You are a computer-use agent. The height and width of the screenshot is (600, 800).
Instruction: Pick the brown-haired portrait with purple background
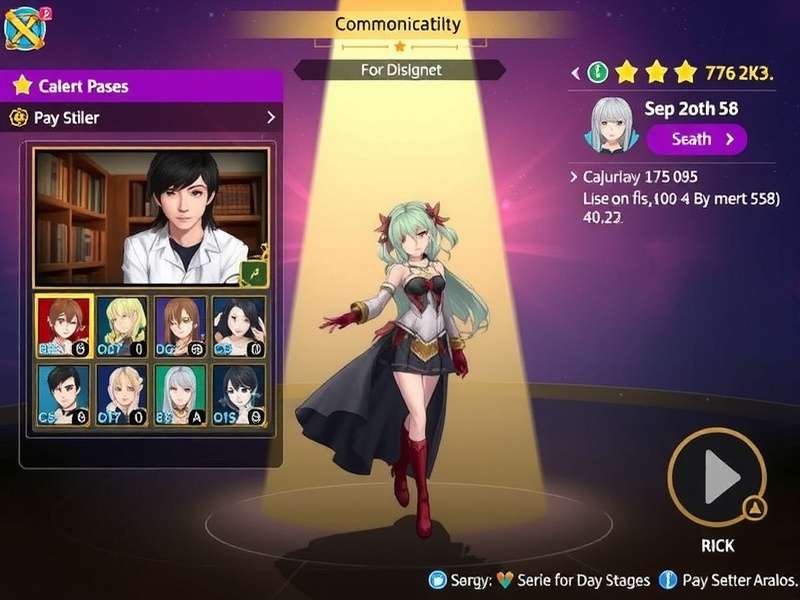tap(180, 326)
